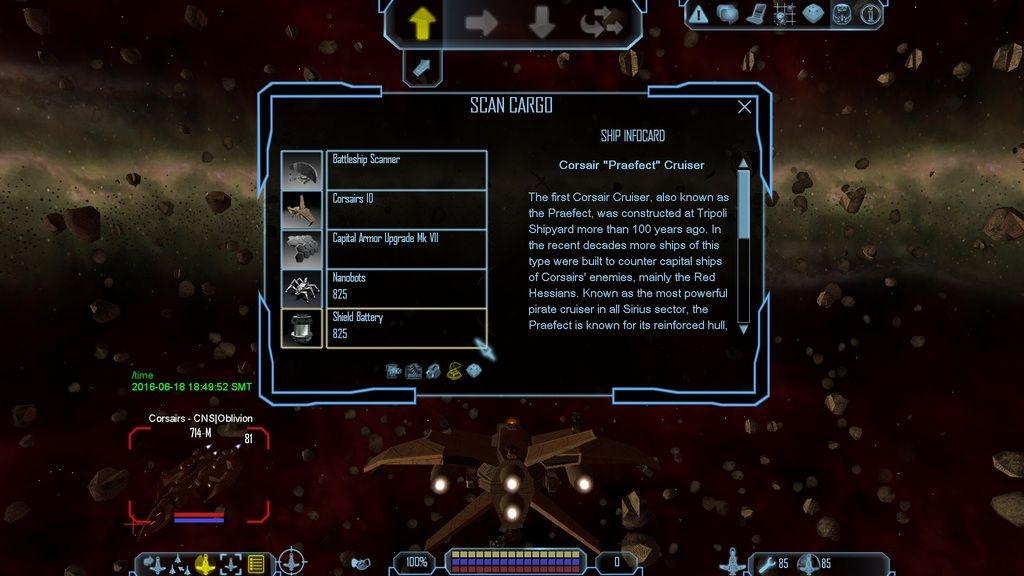Close the Scan Cargo window

744,107
